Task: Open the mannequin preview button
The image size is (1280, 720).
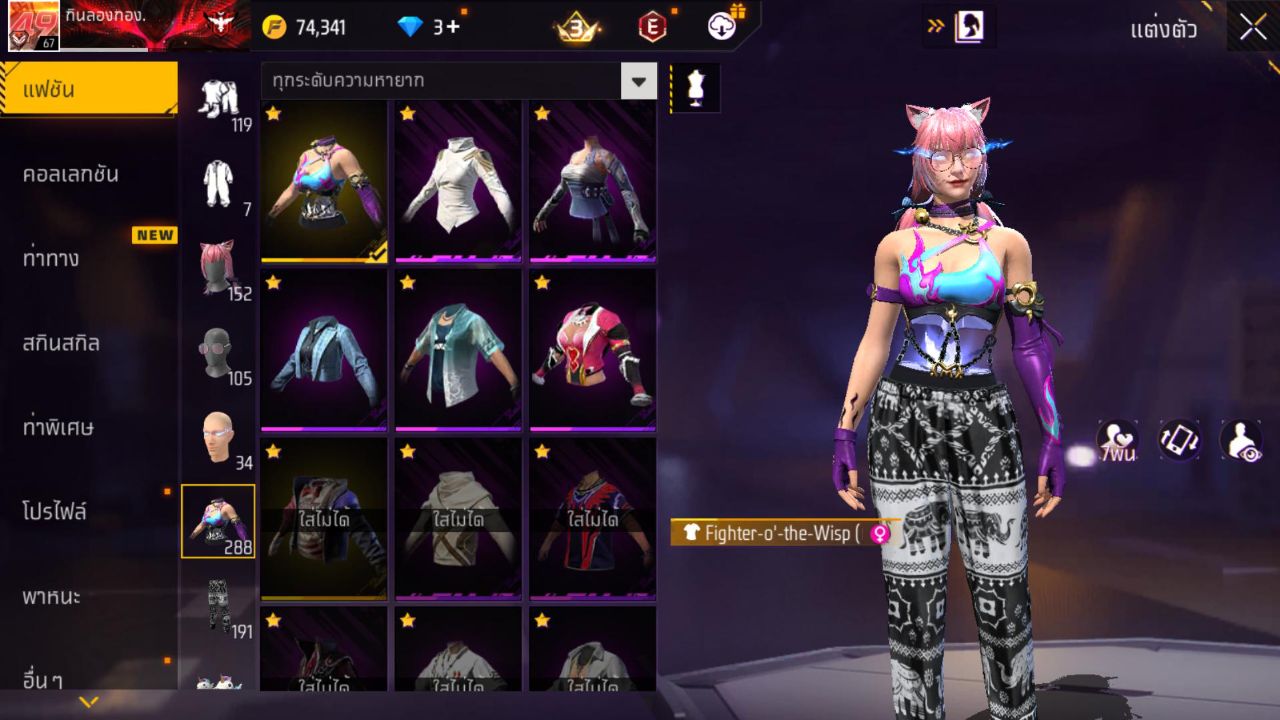Action: pos(695,88)
